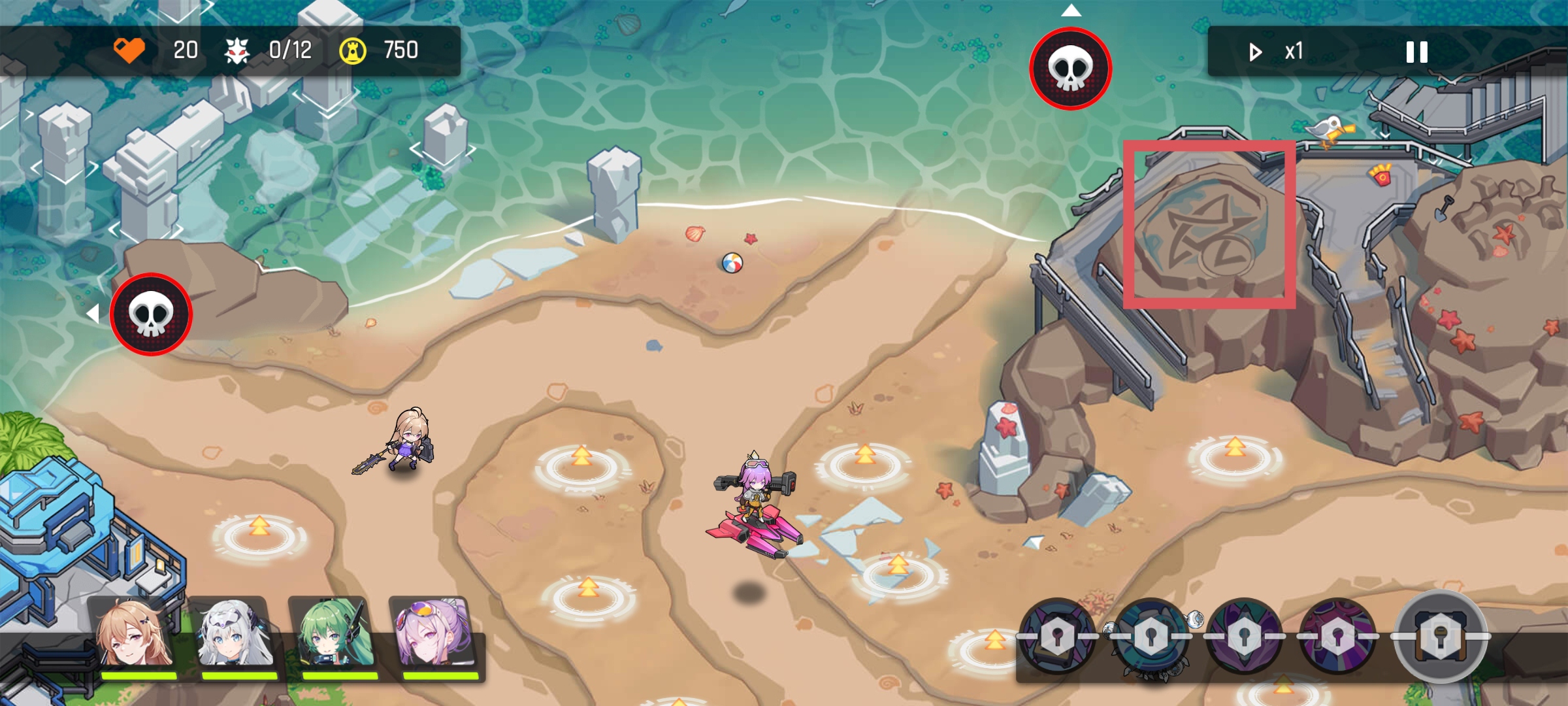This screenshot has height=706, width=1568.
Task: Change the x1 game speed
Action: [1277, 52]
